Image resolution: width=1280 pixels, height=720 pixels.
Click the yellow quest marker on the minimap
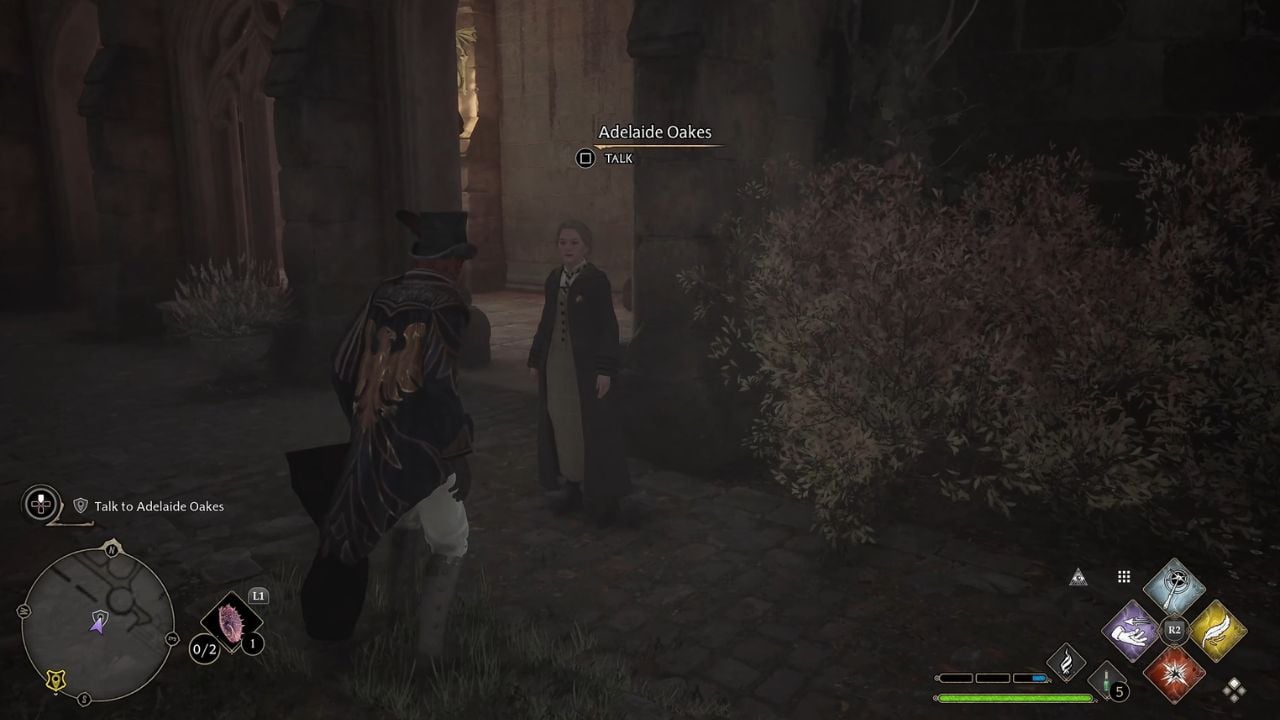tap(56, 680)
